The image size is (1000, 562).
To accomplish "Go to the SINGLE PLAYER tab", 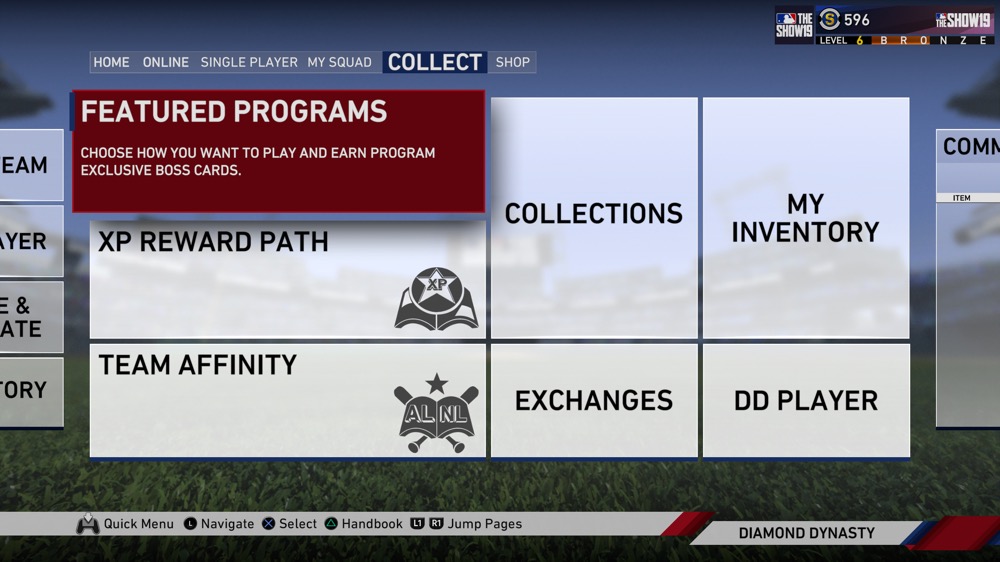I will [x=249, y=62].
